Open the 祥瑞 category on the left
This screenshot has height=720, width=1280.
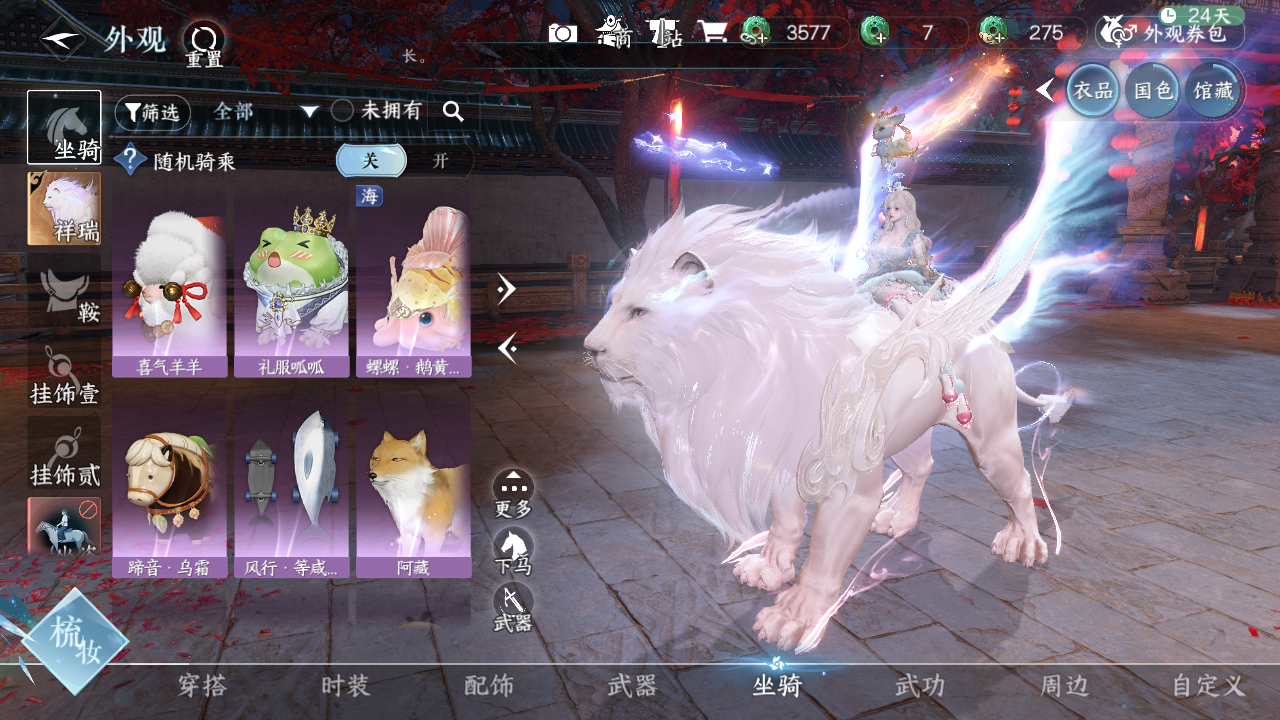tap(64, 208)
